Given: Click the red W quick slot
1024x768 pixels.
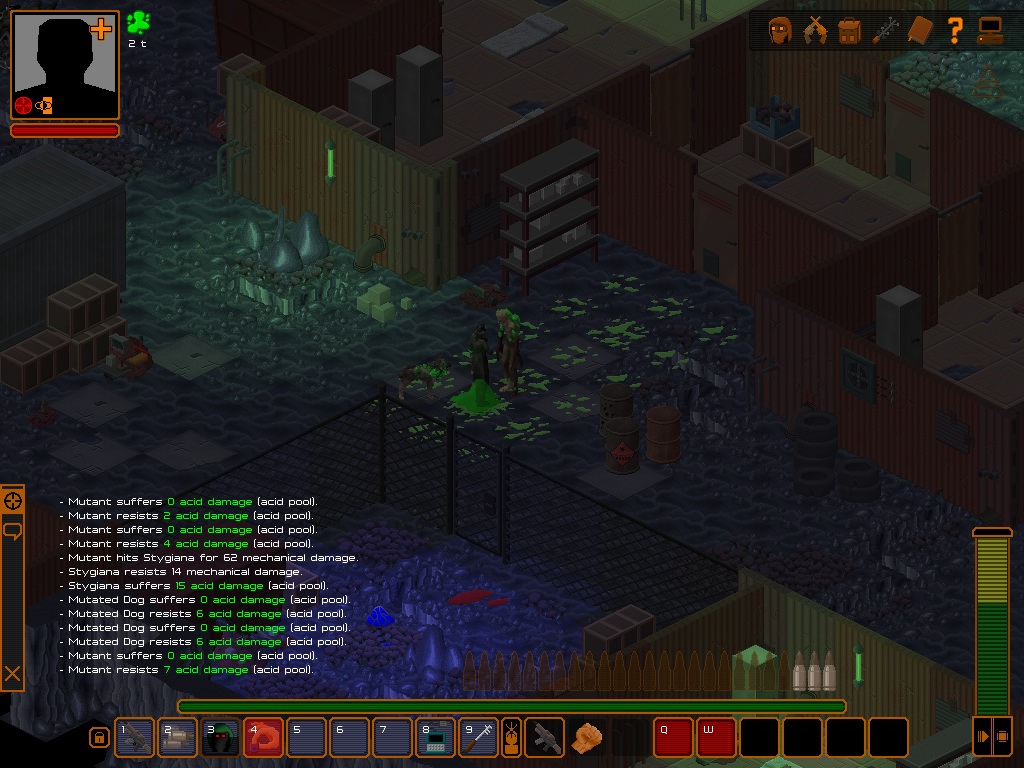Looking at the screenshot, I should pos(716,738).
